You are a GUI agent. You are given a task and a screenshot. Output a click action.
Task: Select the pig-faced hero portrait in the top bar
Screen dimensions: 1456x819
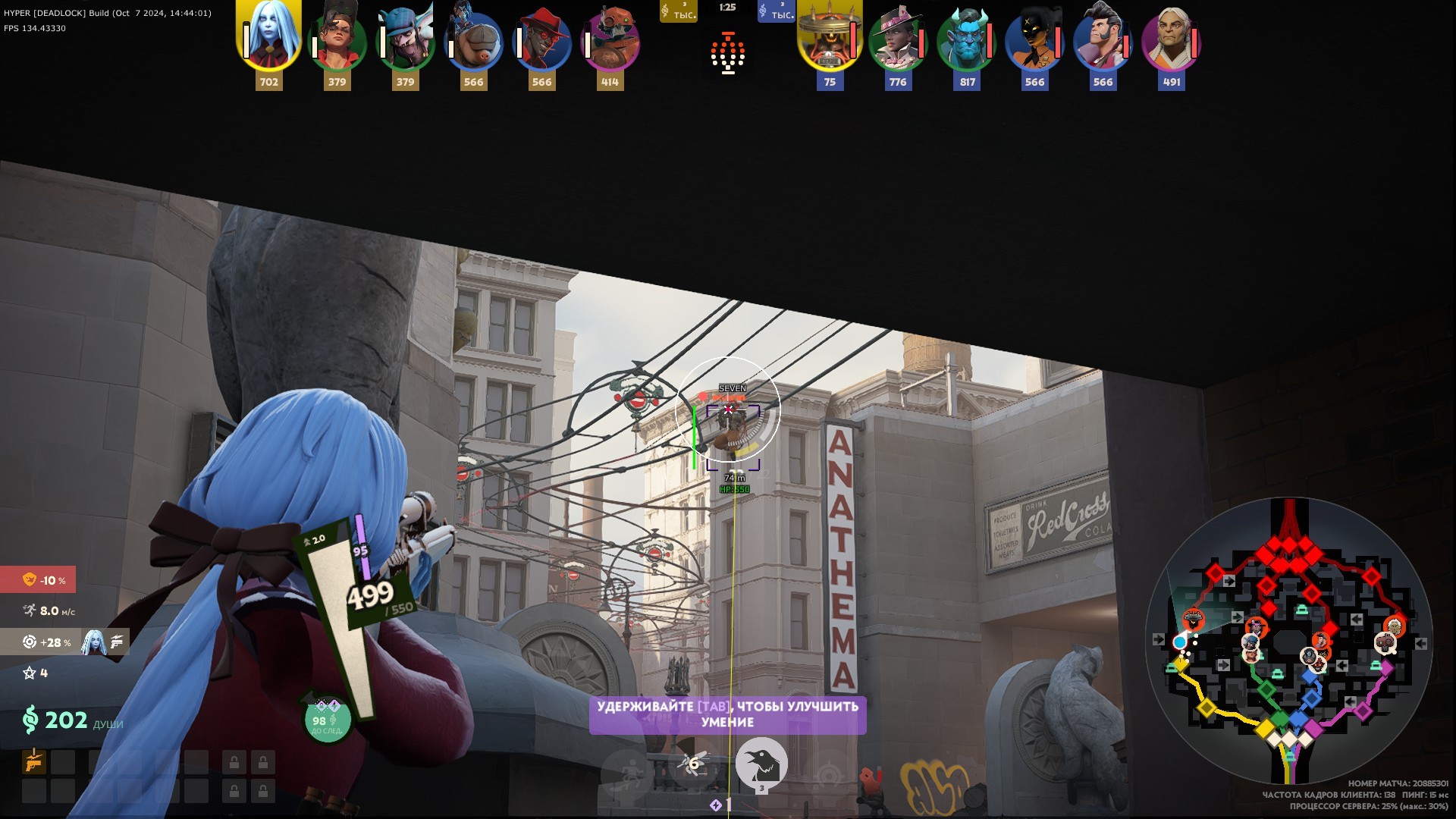(473, 42)
